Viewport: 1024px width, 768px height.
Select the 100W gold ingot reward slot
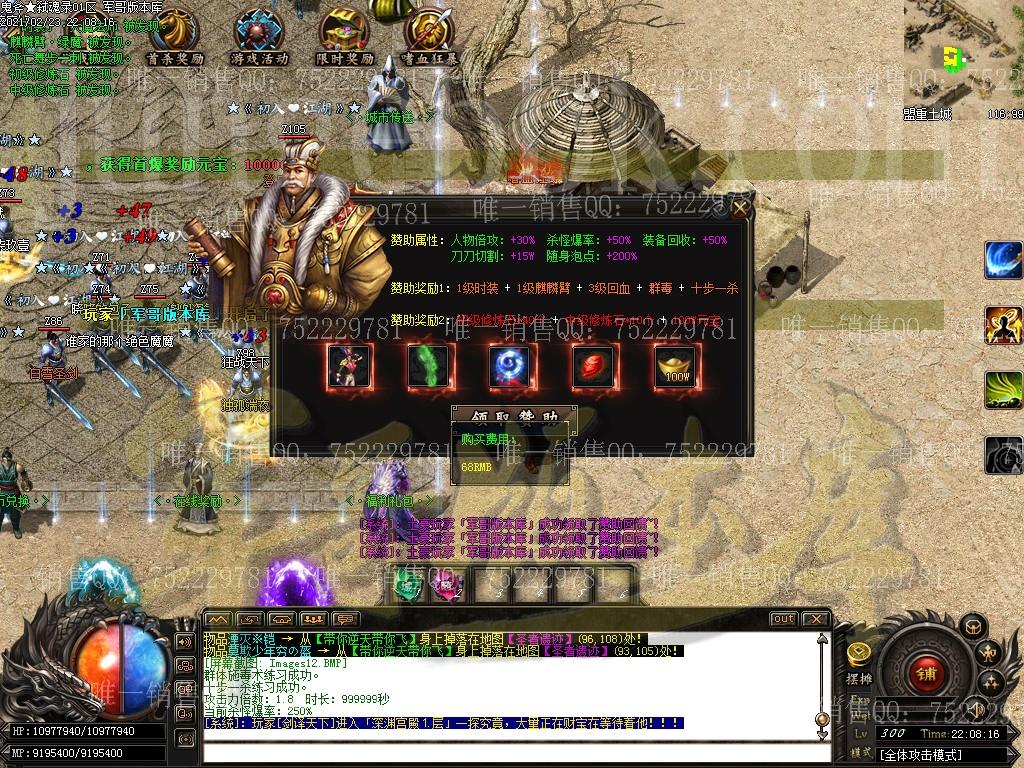point(677,367)
